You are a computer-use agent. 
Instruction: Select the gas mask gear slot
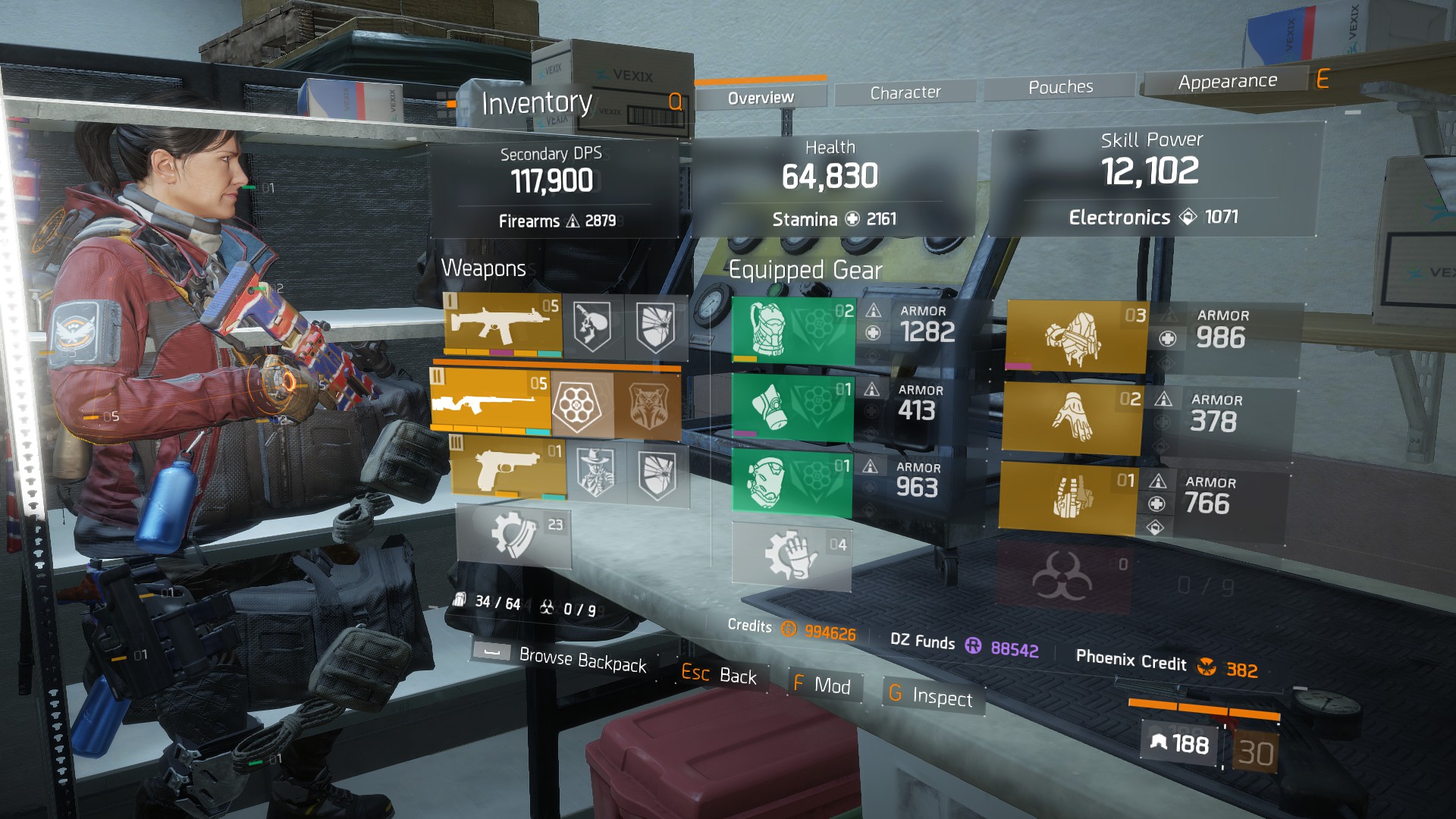792,409
